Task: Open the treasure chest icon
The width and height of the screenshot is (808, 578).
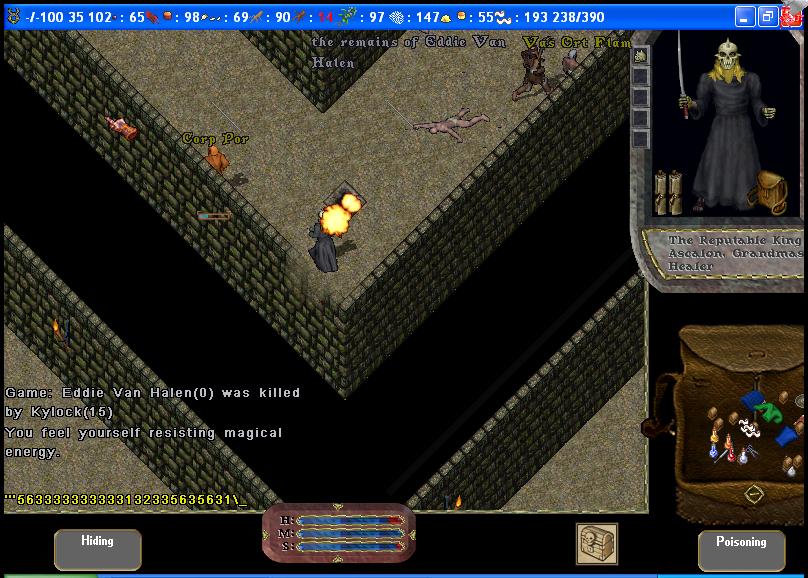Action: [596, 543]
